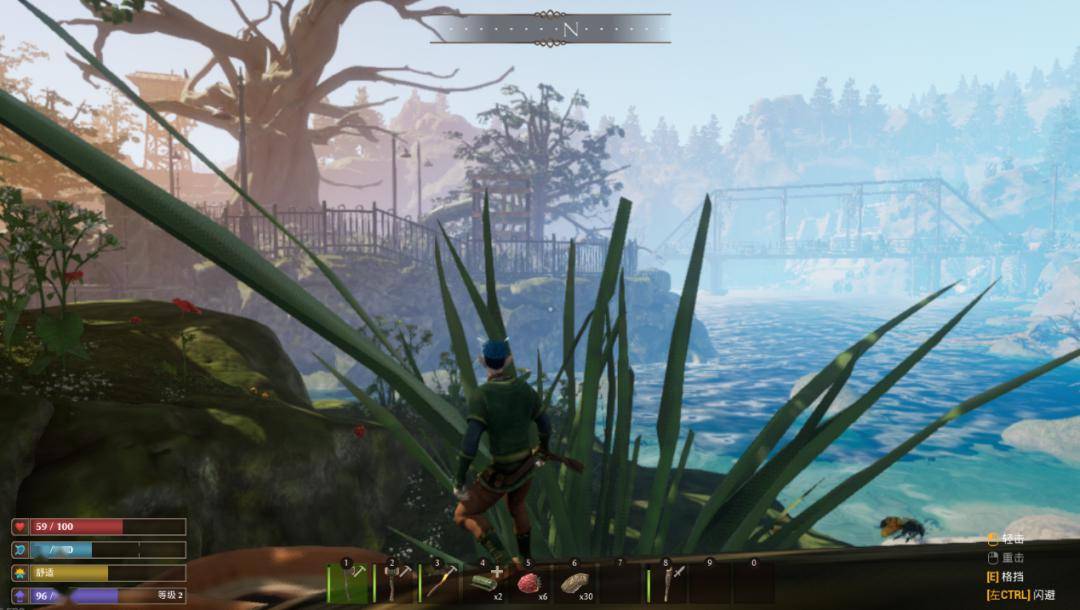The width and height of the screenshot is (1080, 610).
Task: Select the highlighted tool in hotbar slot 1
Action: 350,582
